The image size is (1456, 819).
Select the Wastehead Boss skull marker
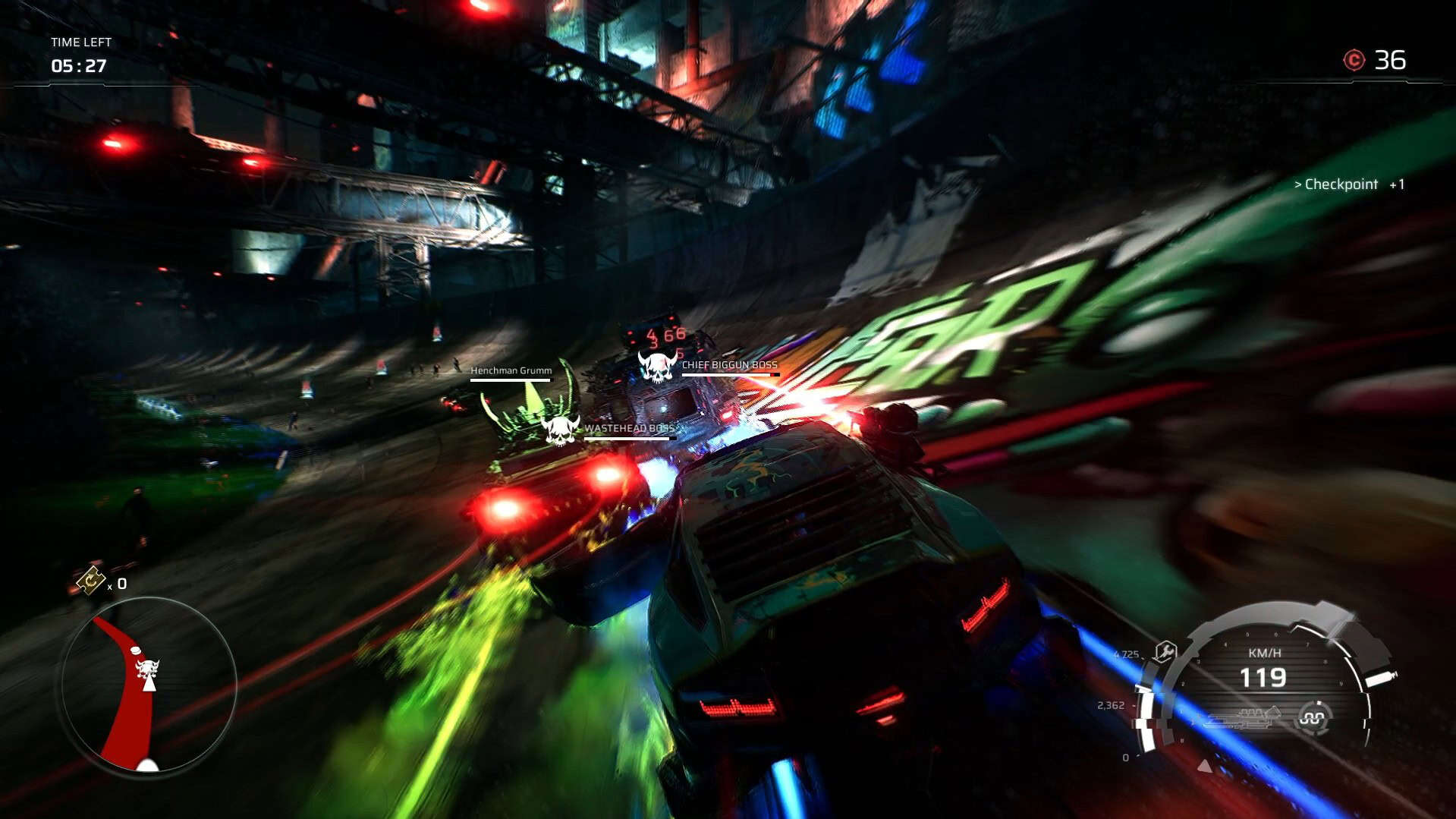click(x=561, y=430)
